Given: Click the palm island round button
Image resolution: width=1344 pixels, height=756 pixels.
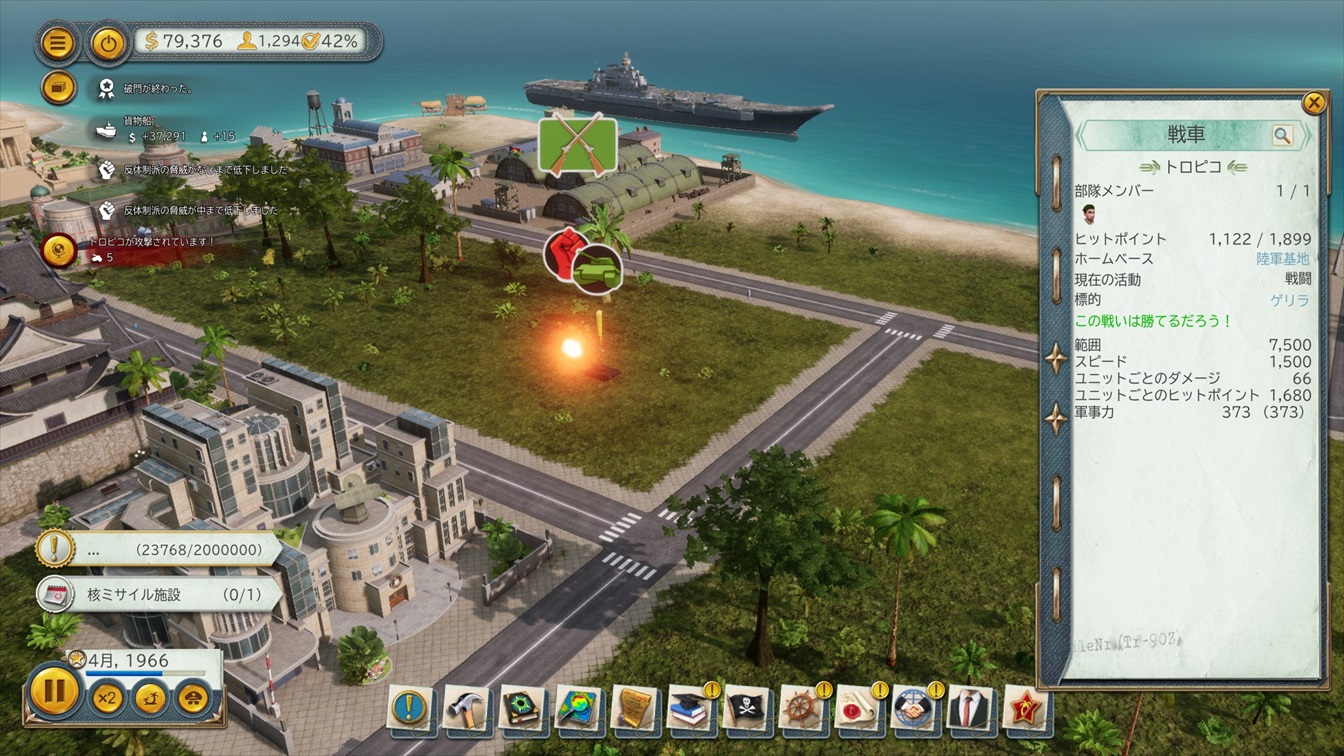Looking at the screenshot, I should (x=151, y=697).
